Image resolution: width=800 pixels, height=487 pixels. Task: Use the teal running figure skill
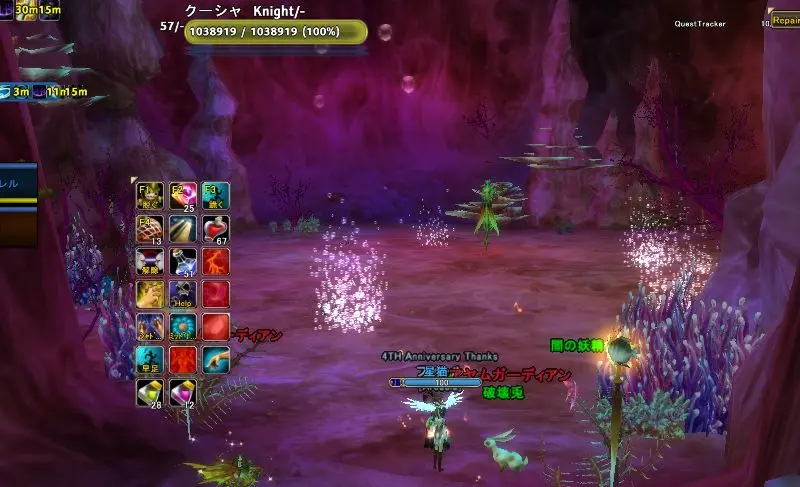pos(150,360)
